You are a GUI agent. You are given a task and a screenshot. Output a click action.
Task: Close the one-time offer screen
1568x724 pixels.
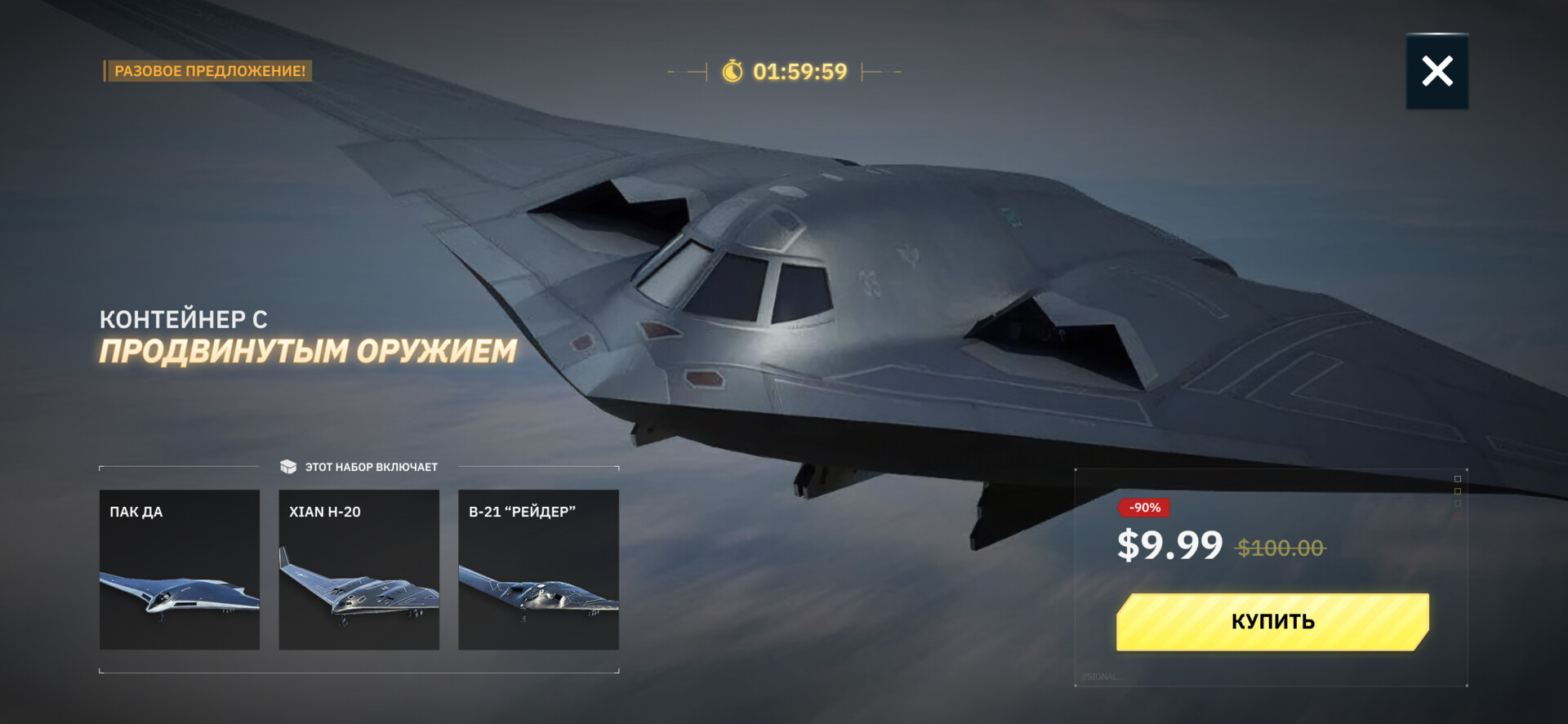click(x=1437, y=71)
